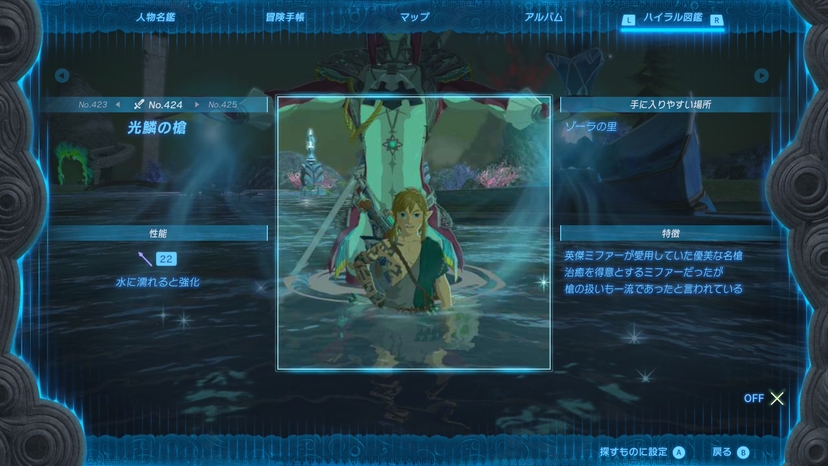
Task: Go to the アルバム tab
Action: click(543, 17)
